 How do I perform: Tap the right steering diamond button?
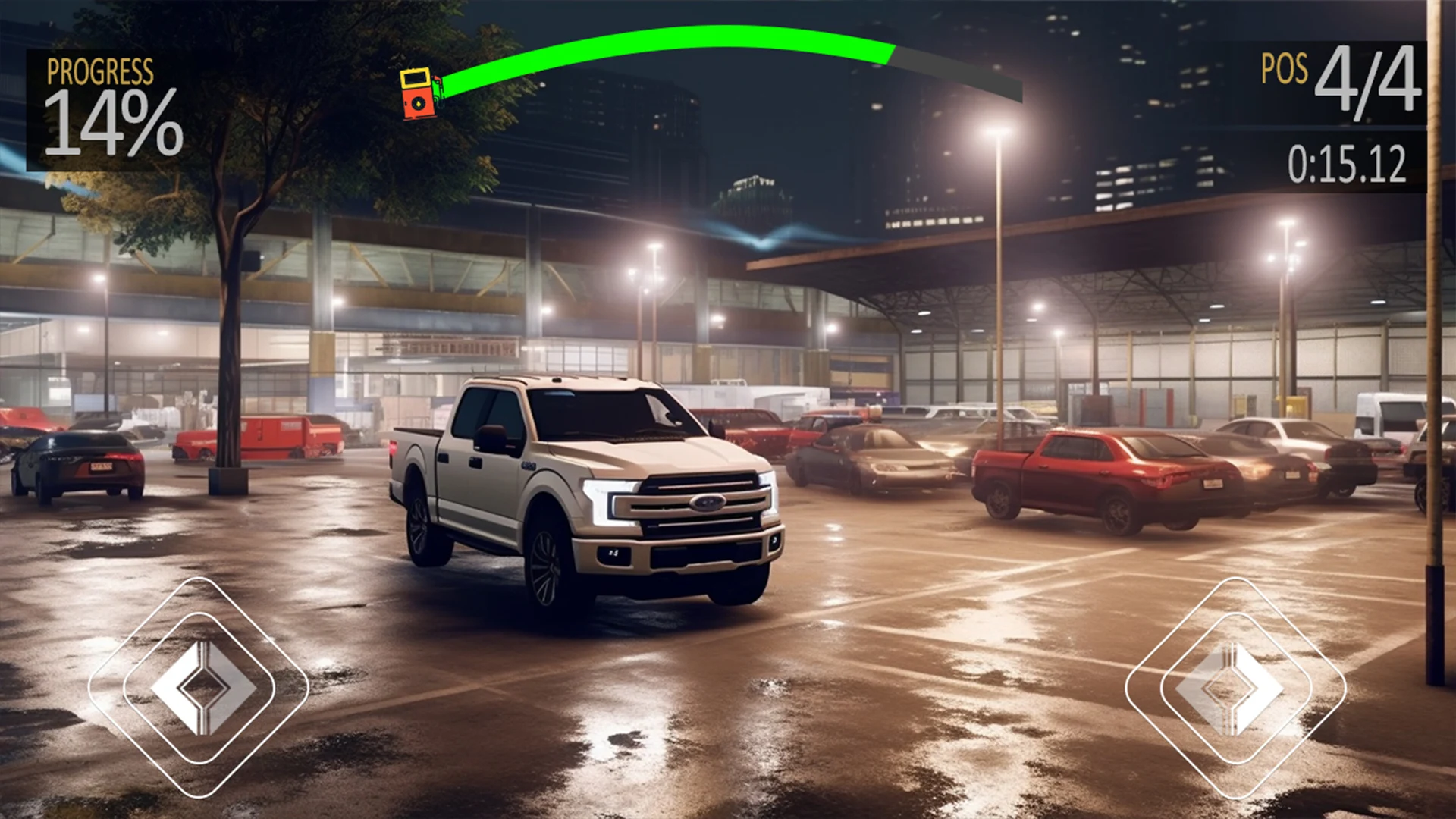click(1235, 687)
